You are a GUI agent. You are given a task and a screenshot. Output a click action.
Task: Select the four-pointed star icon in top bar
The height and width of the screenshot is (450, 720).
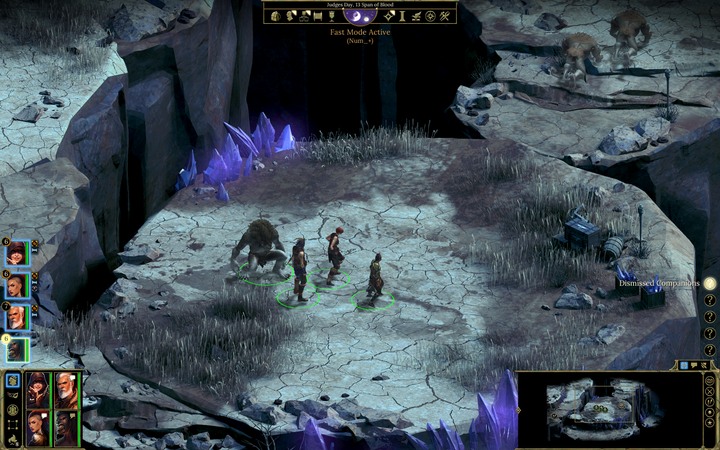point(388,16)
